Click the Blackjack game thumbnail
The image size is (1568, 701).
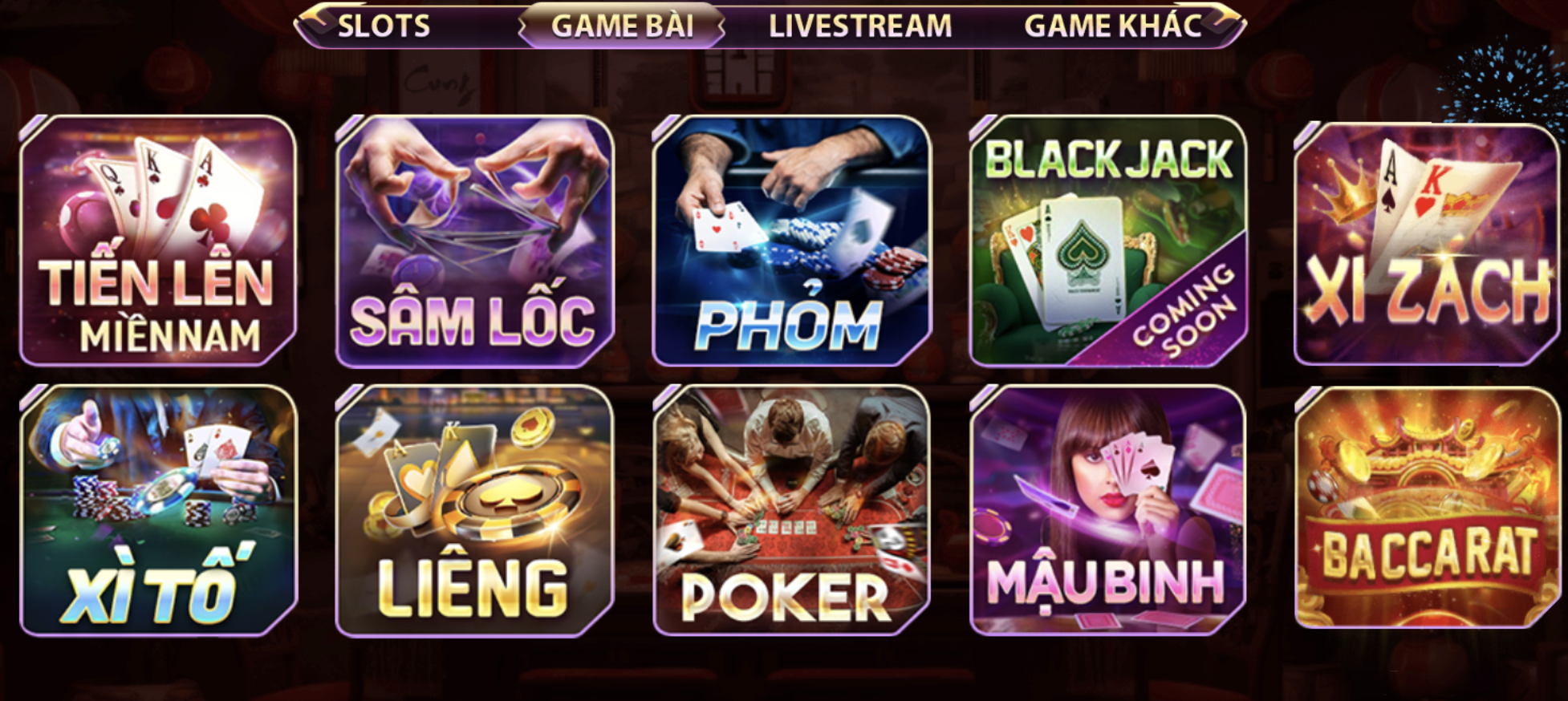click(x=1103, y=241)
